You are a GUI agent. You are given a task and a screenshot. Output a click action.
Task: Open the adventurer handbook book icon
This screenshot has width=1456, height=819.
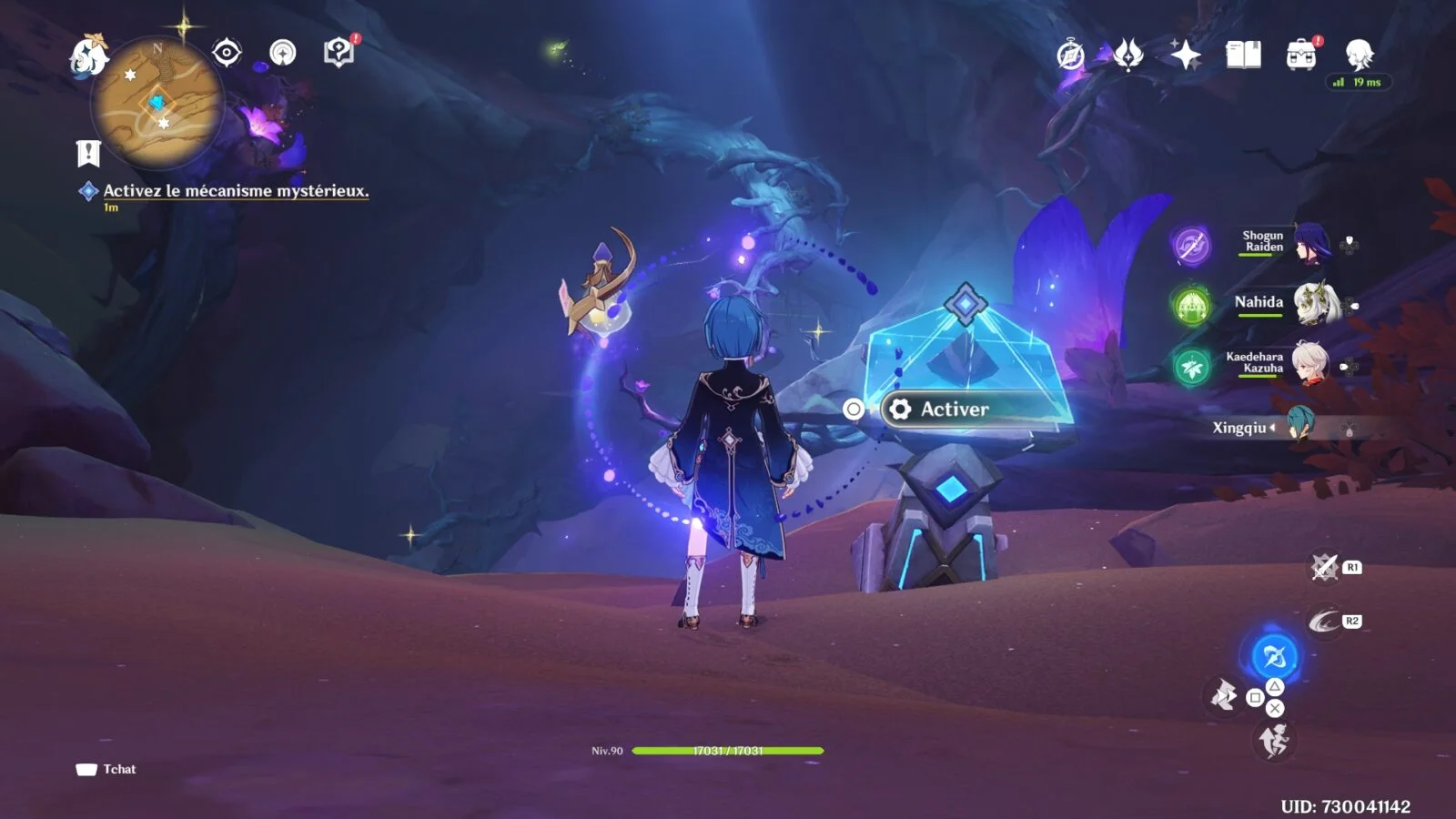[x=1243, y=56]
